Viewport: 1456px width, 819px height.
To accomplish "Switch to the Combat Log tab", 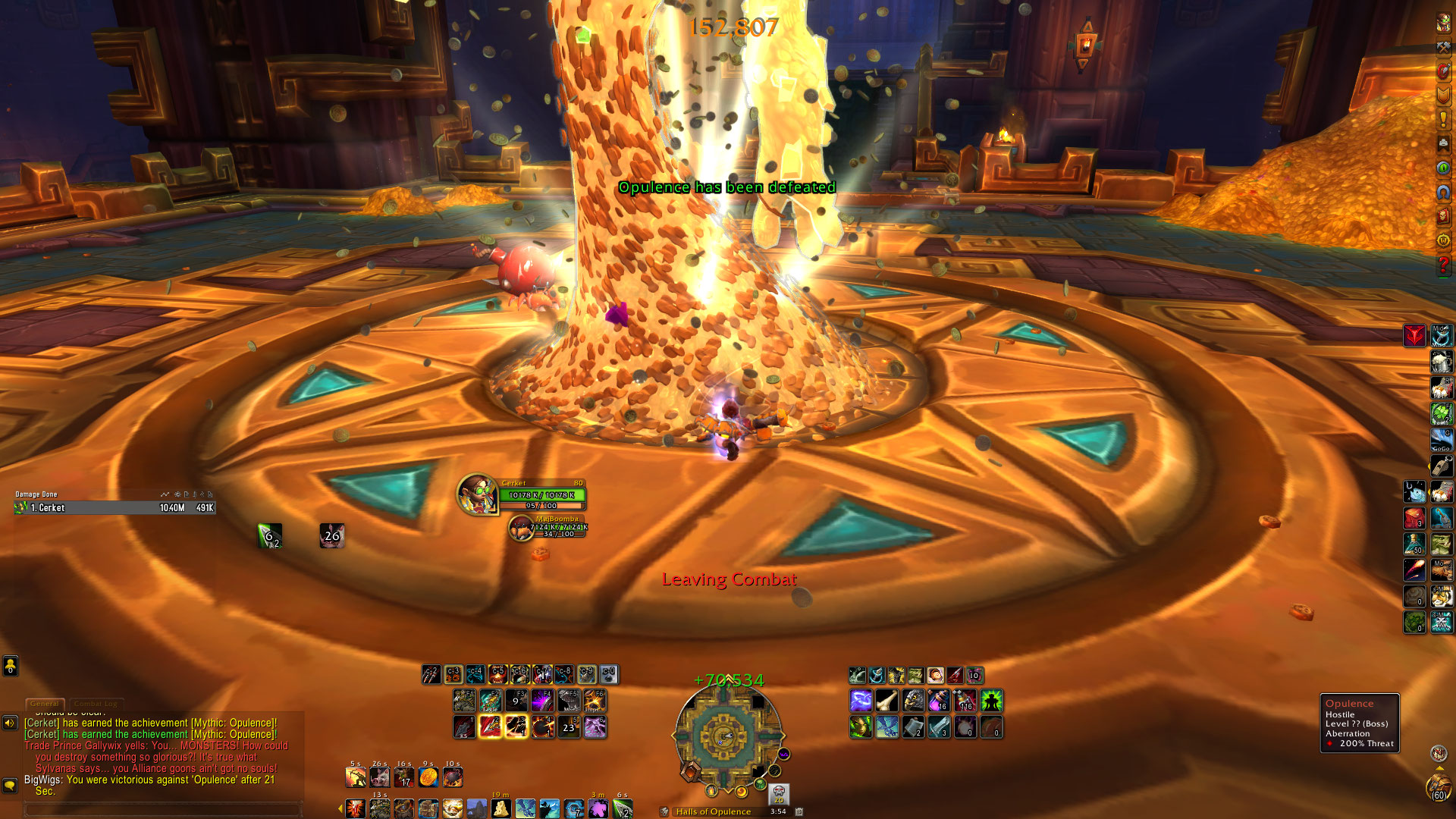I will [96, 704].
